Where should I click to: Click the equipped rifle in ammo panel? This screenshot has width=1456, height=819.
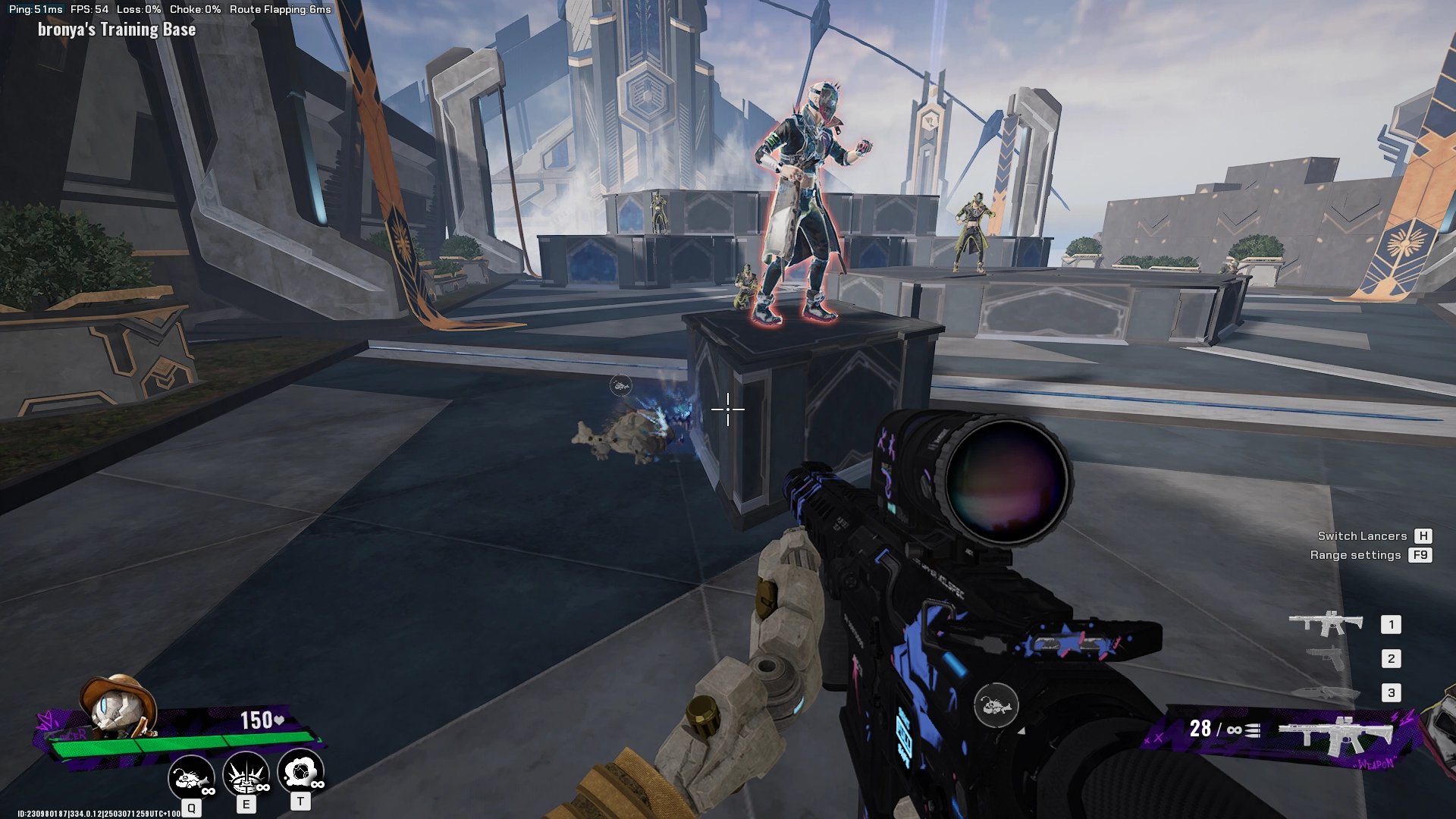(x=1336, y=735)
